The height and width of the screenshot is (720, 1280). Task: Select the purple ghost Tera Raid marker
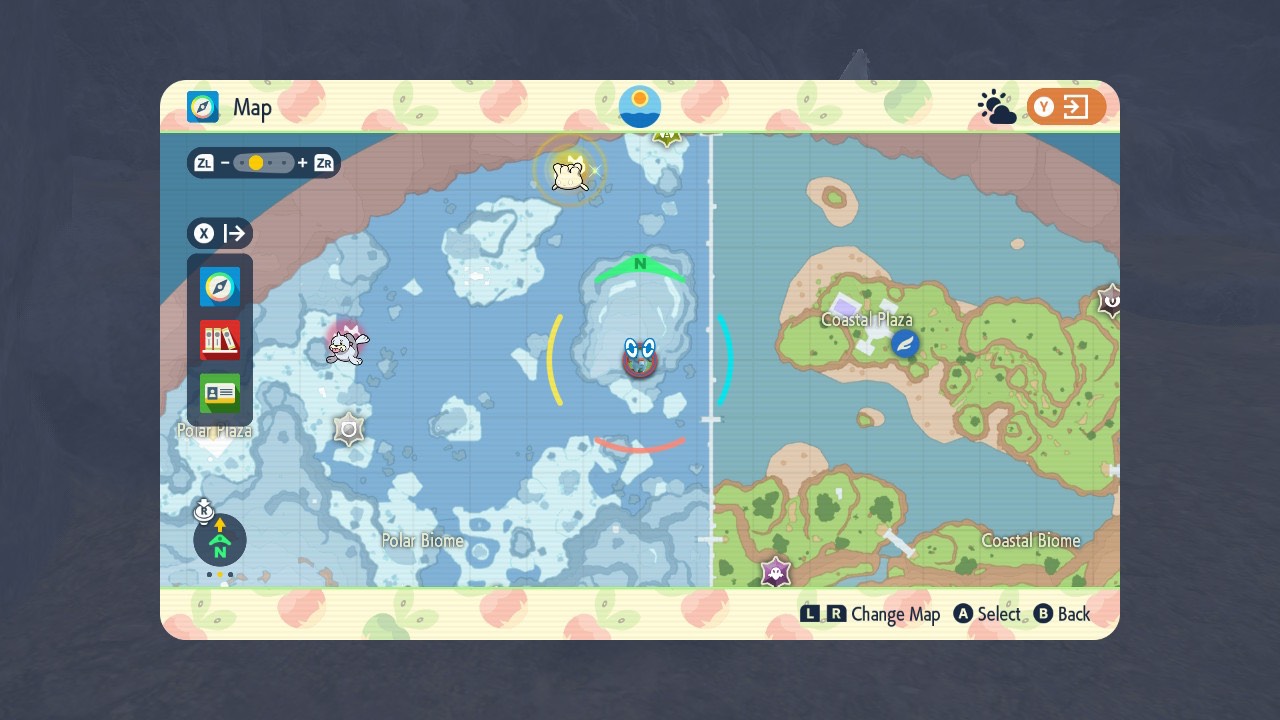[775, 573]
